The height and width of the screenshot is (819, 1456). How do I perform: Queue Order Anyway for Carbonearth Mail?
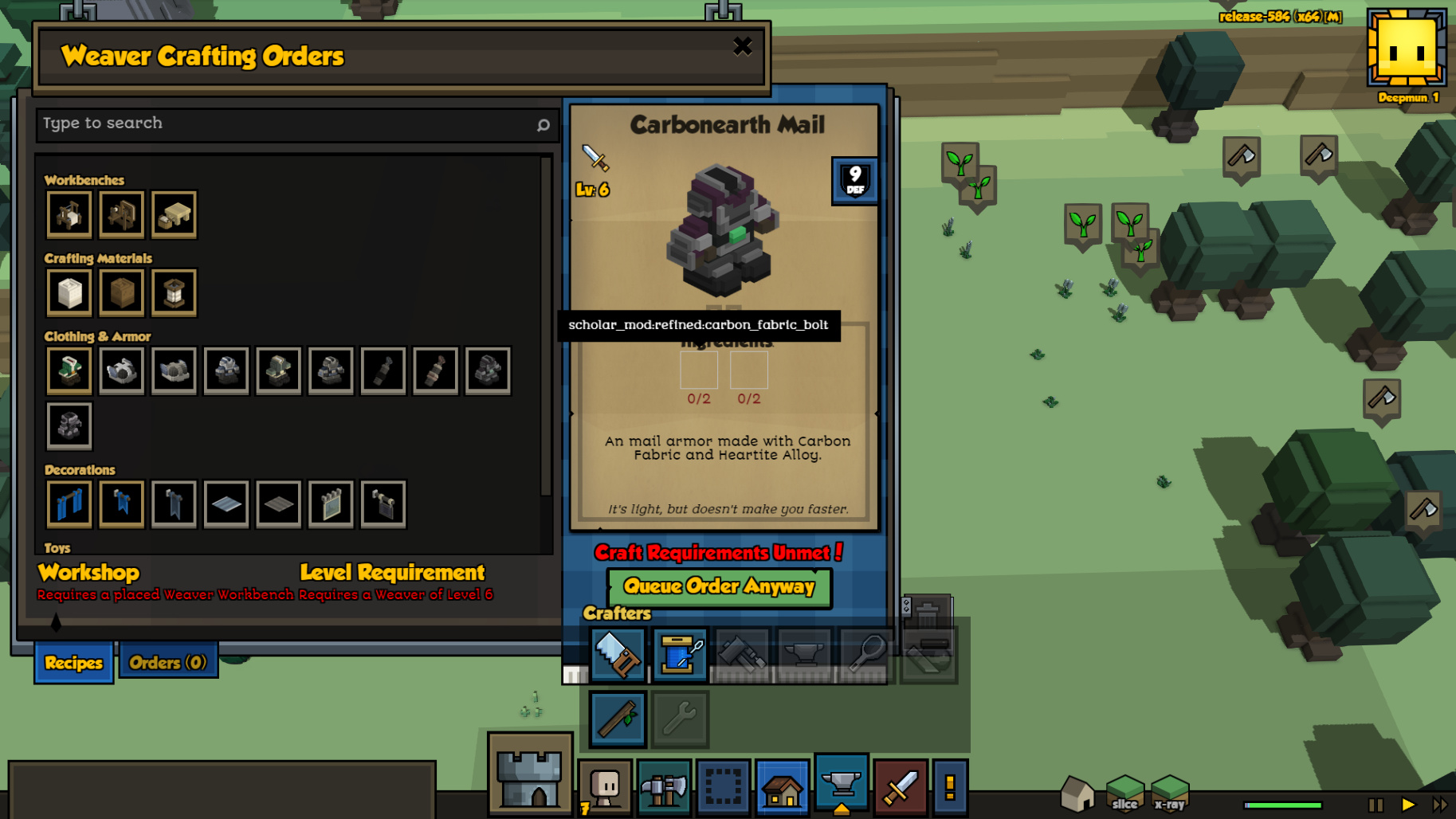719,587
